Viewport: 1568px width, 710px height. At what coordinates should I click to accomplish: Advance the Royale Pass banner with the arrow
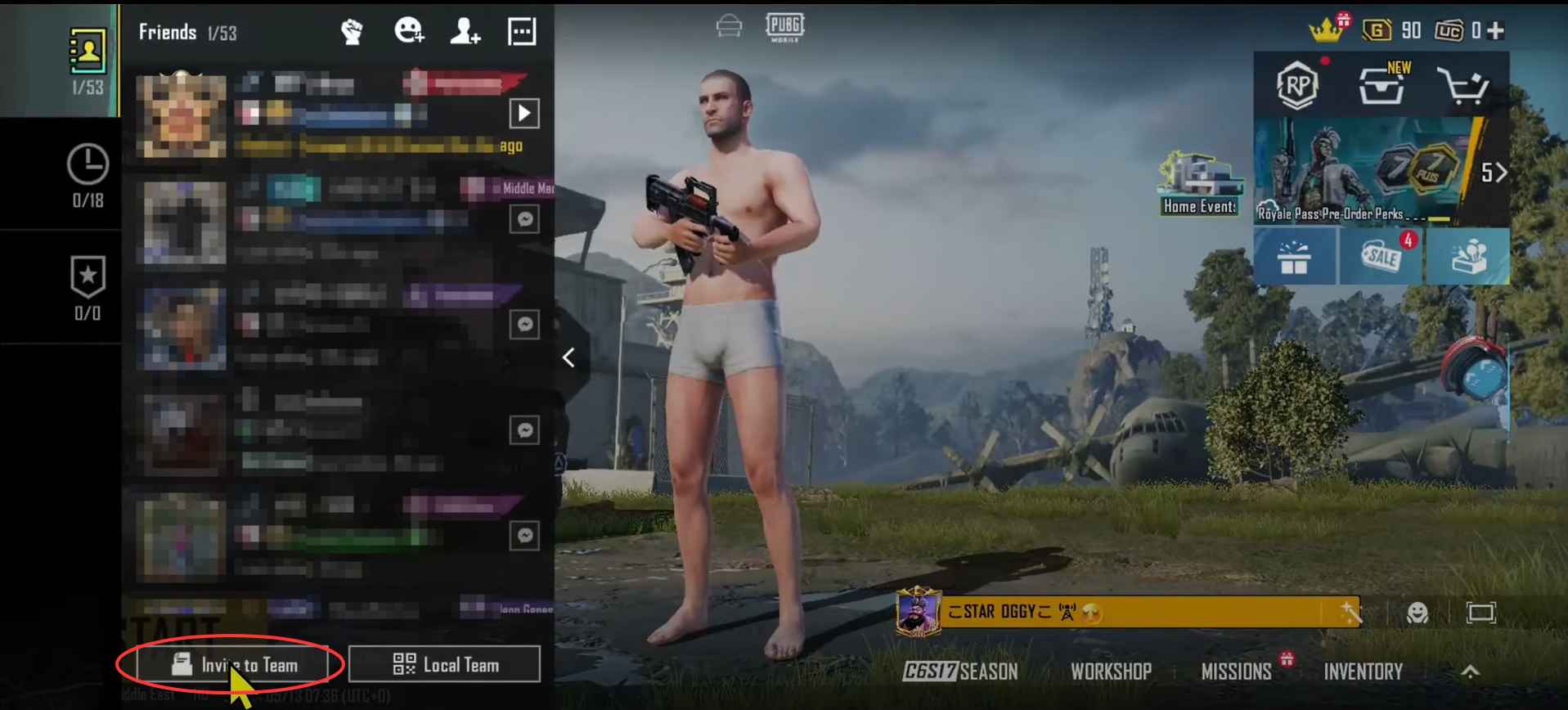[x=1502, y=173]
